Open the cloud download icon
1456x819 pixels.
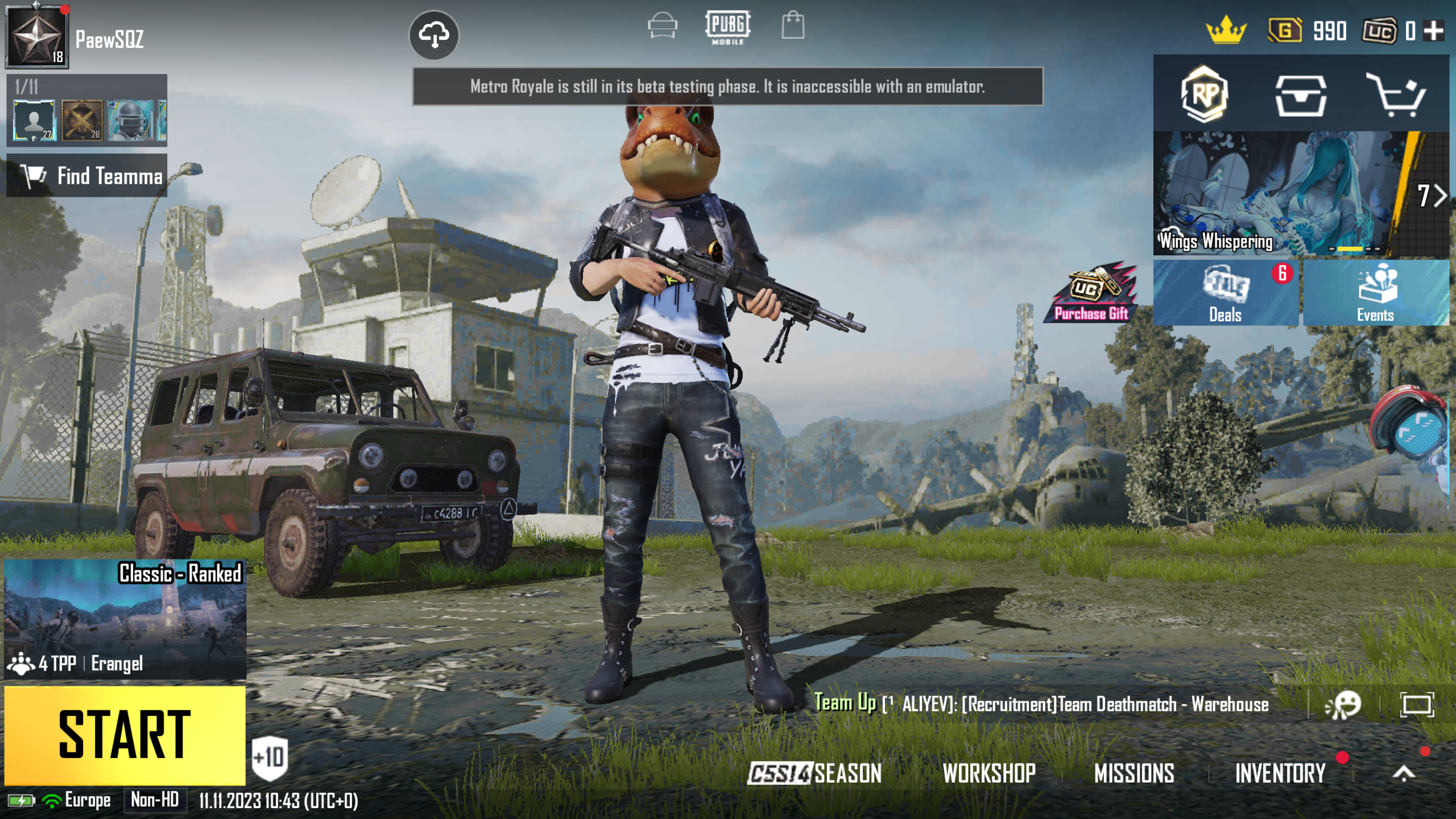[x=434, y=35]
